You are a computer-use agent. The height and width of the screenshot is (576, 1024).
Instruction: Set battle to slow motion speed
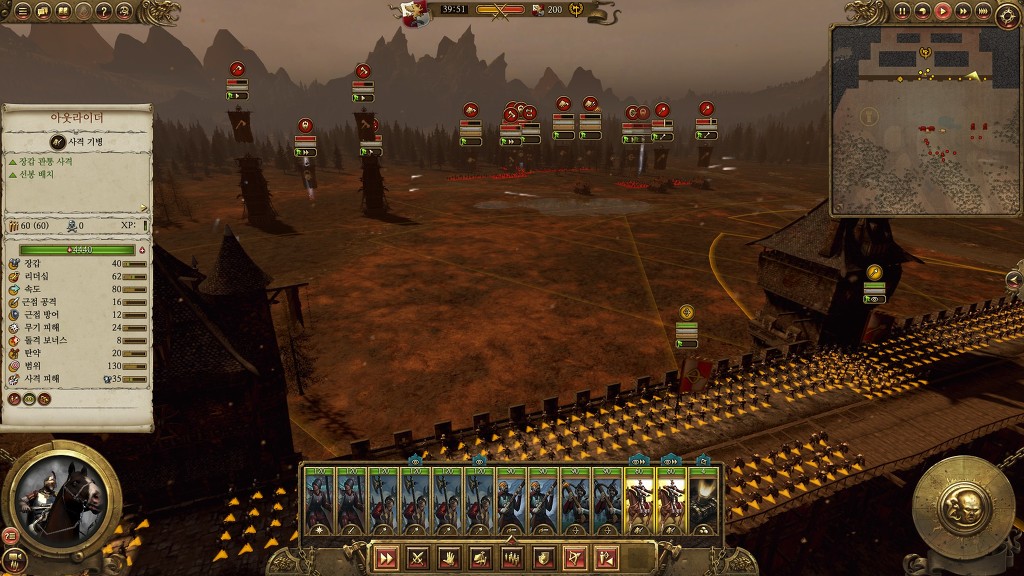922,11
